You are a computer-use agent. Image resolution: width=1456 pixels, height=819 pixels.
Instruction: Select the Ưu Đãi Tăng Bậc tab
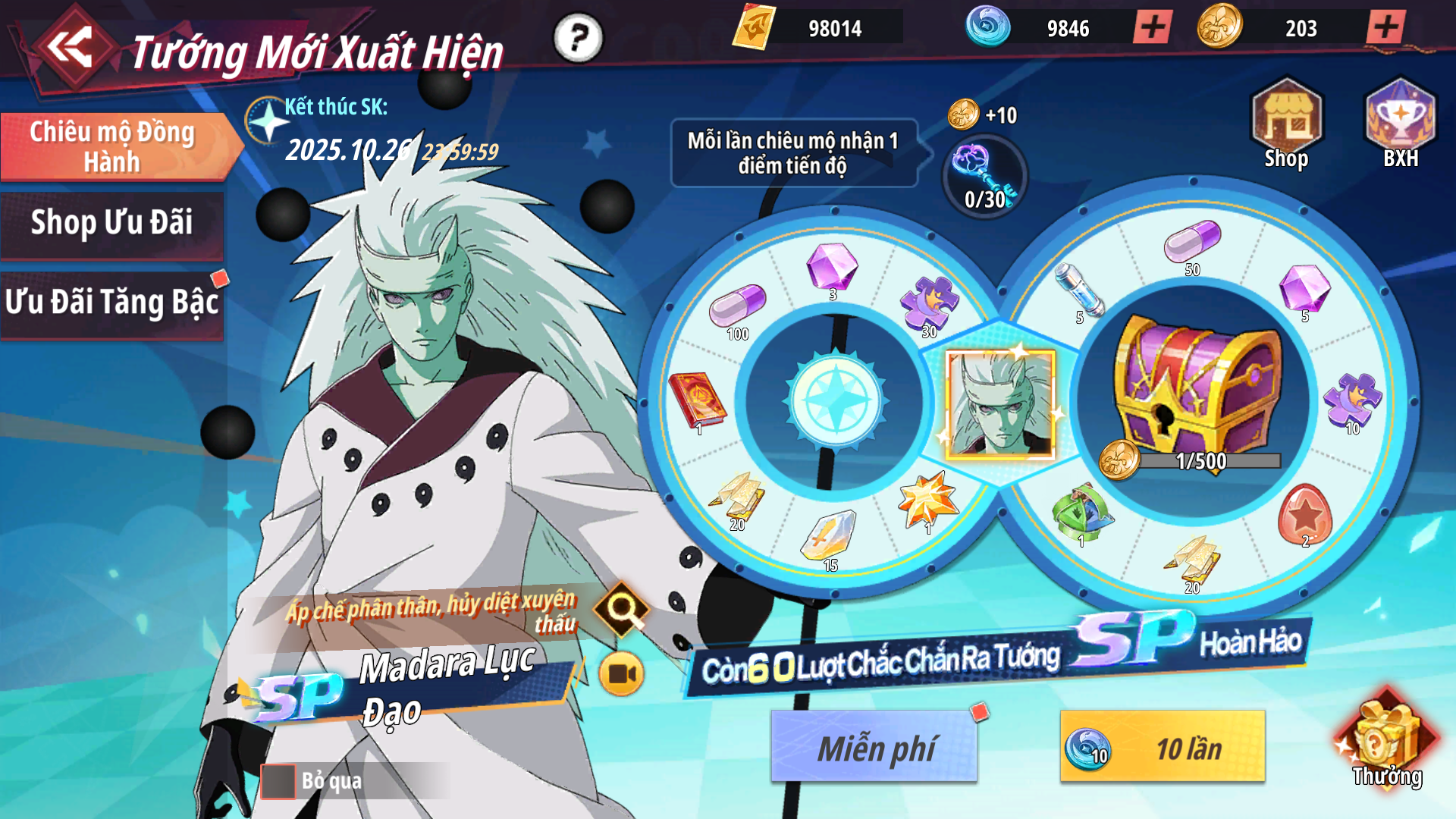[x=112, y=303]
